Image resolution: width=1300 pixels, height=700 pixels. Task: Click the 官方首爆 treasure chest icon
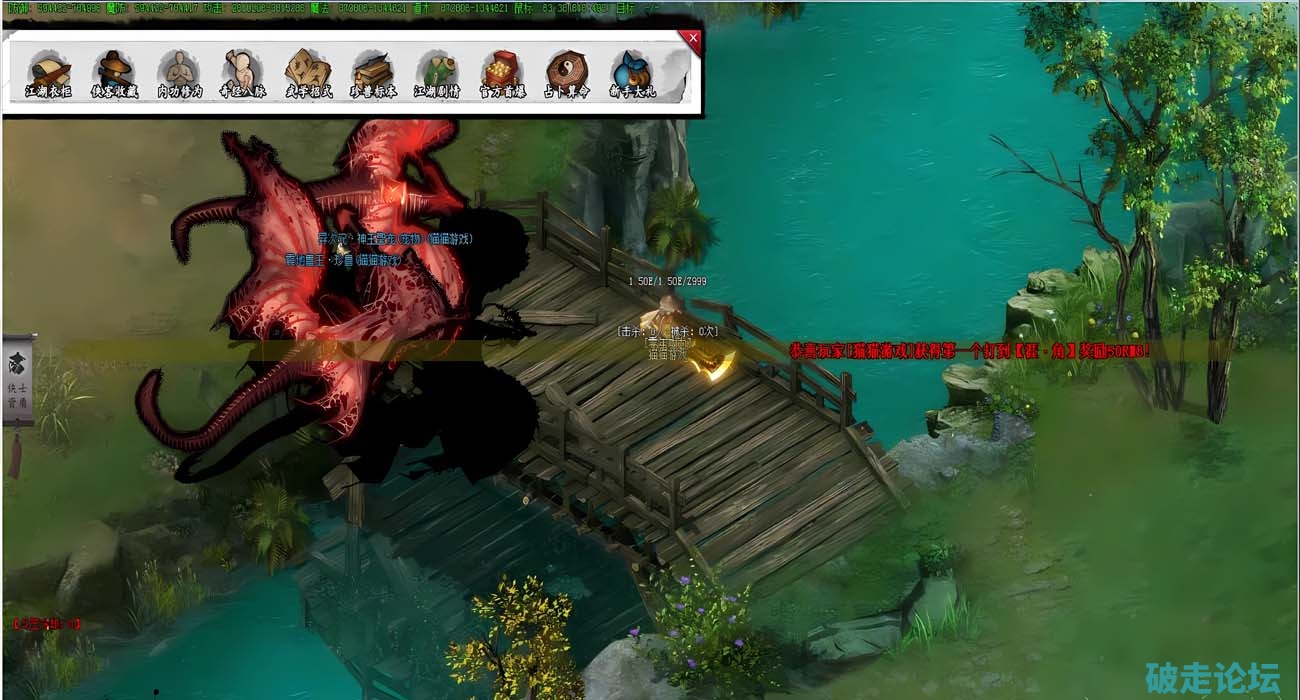tap(502, 72)
